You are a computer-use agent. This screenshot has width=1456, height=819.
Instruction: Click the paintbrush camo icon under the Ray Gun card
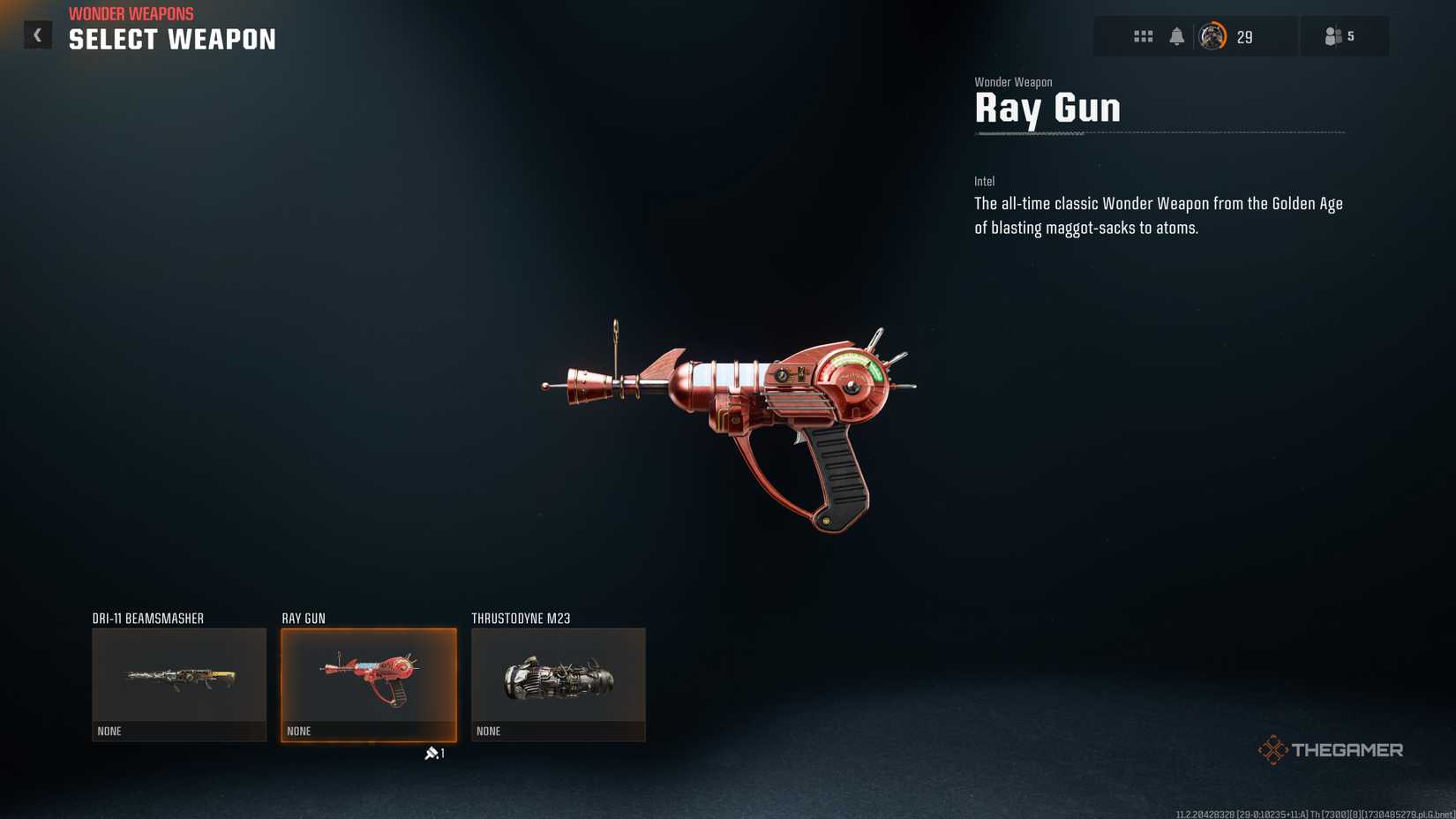coord(432,753)
